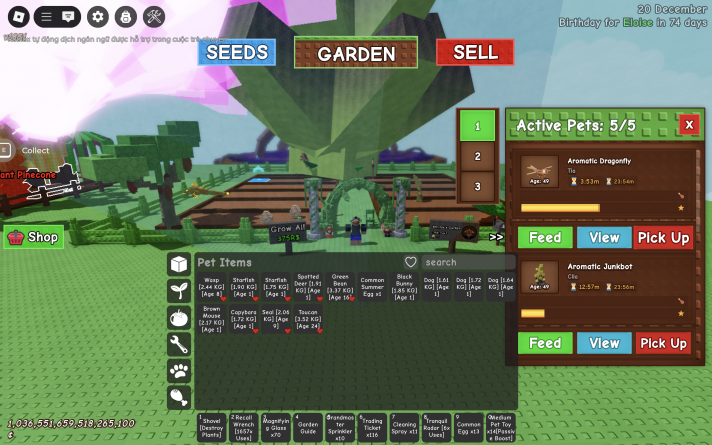Select the Wasp pet item
The width and height of the screenshot is (712, 445).
[x=212, y=288]
